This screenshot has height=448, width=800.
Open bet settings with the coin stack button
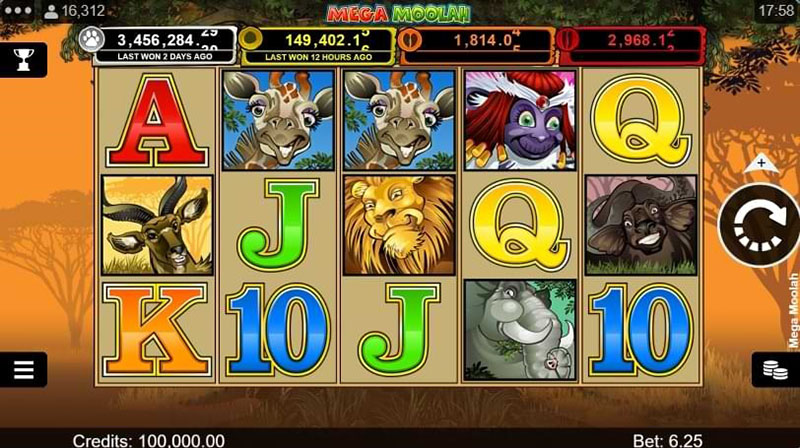pos(775,369)
